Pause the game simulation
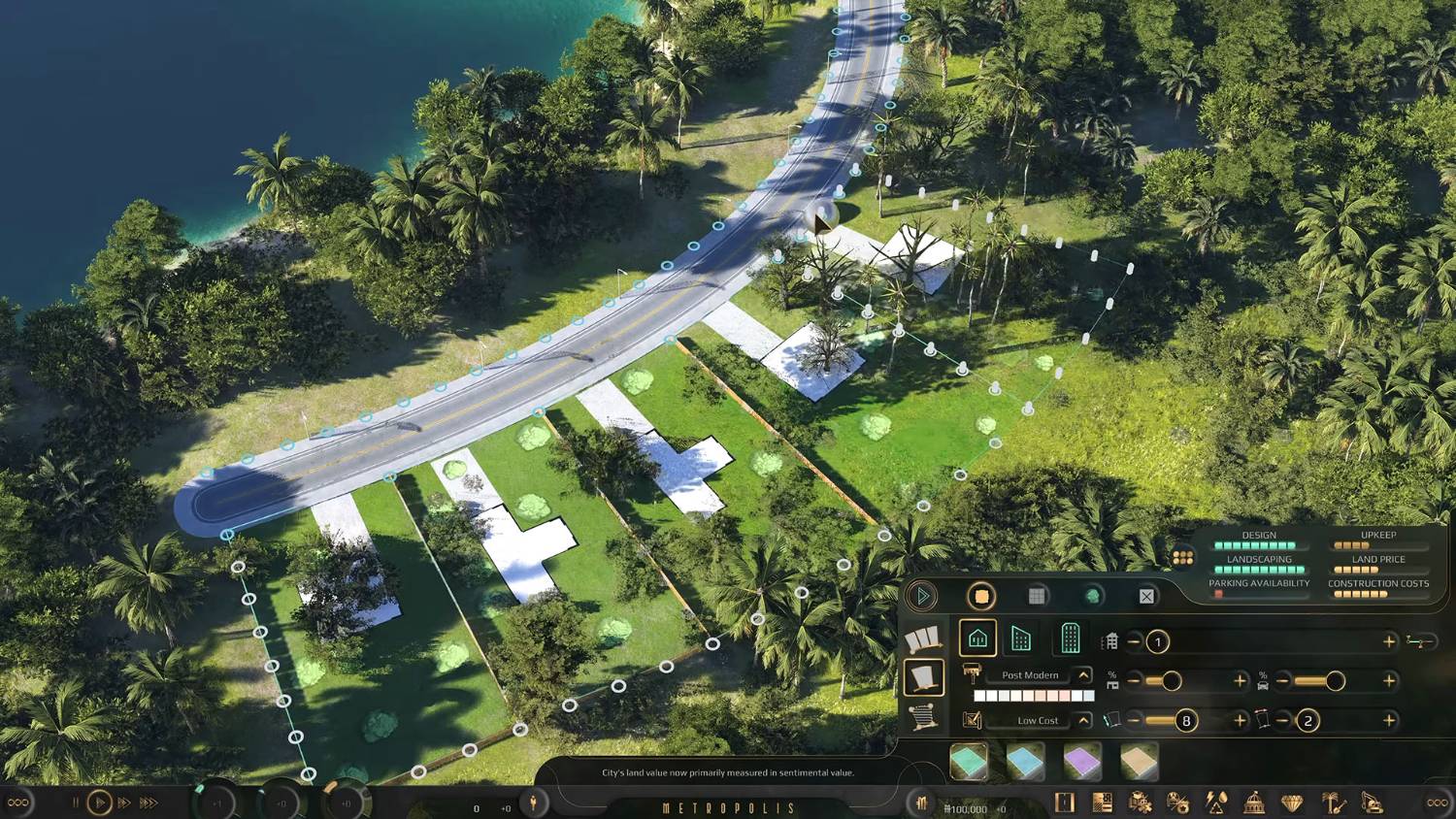Screen dimensions: 1456x819 pyautogui.click(x=75, y=803)
